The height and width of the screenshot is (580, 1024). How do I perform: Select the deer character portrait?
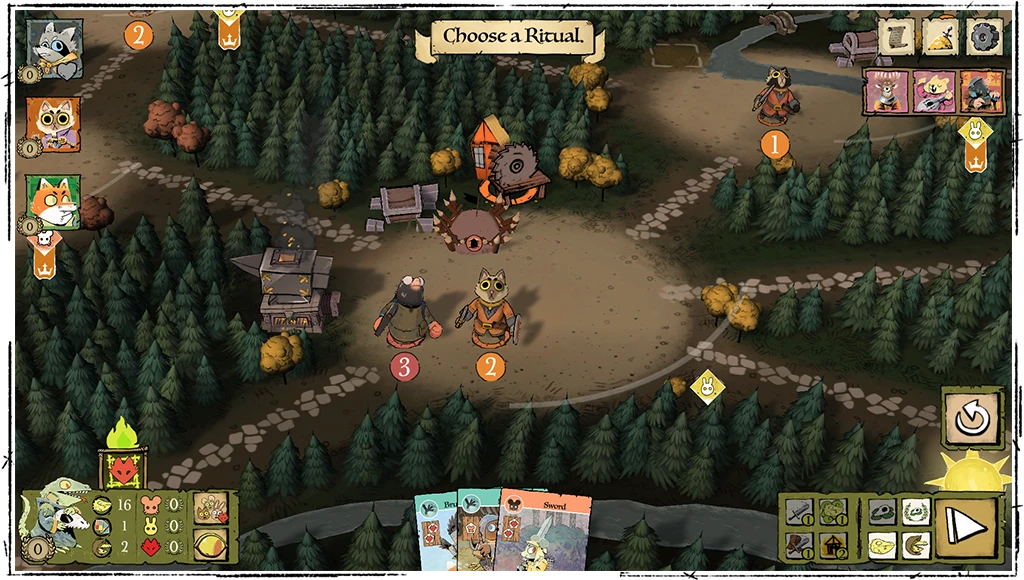coord(887,91)
